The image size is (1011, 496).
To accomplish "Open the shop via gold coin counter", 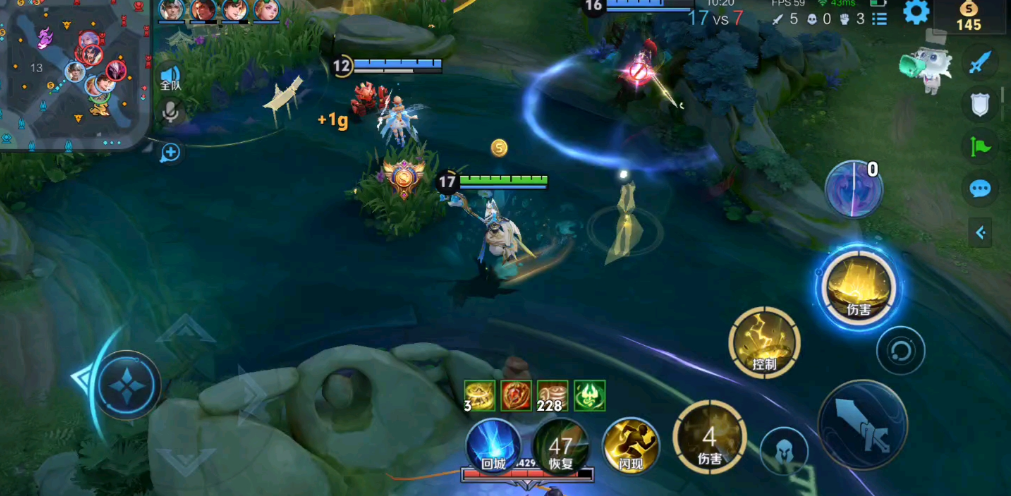I will 968,17.
